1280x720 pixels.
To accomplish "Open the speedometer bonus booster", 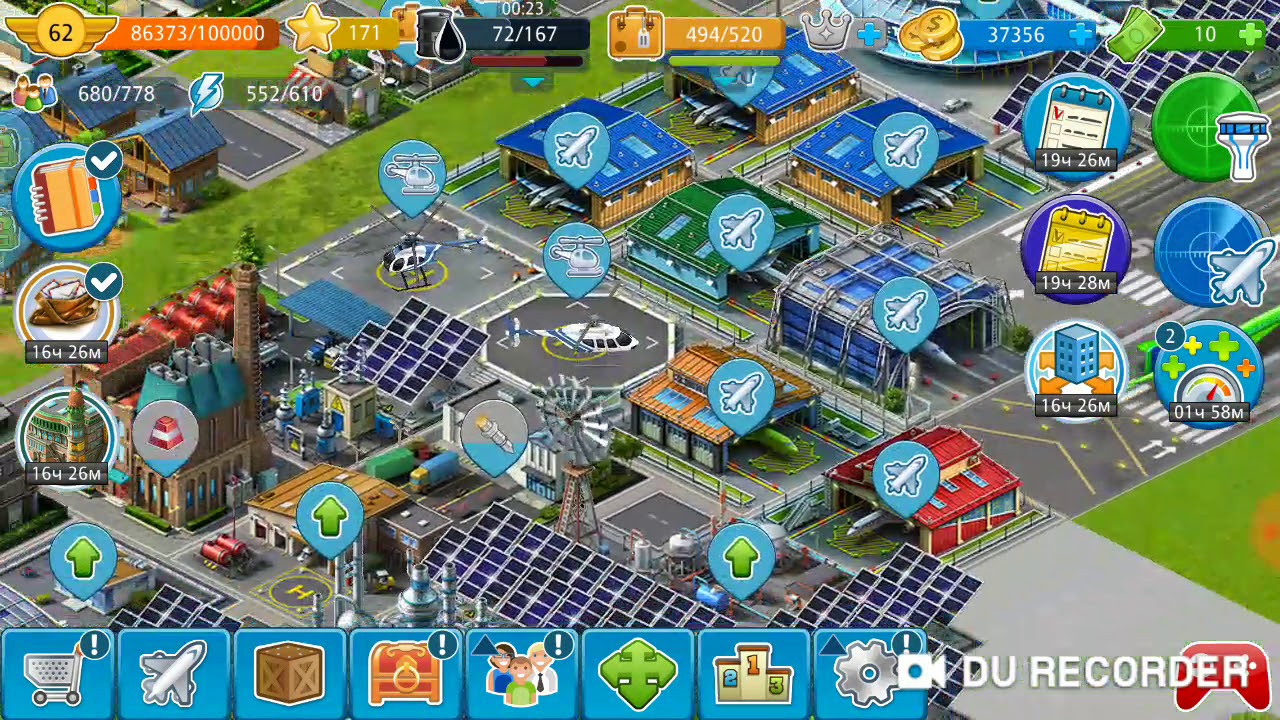I will coord(1208,372).
